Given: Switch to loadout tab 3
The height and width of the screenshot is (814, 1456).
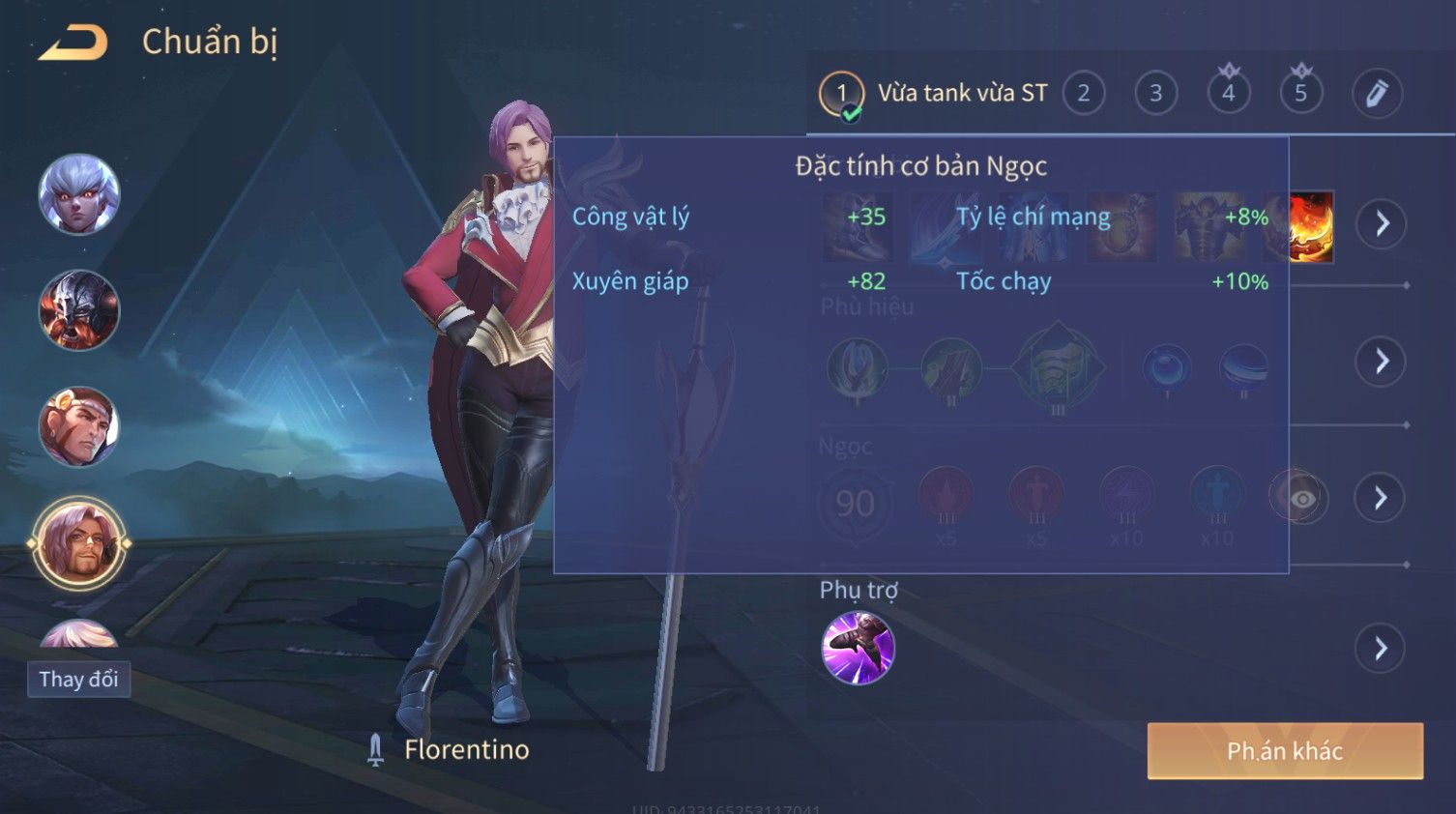Looking at the screenshot, I should pyautogui.click(x=1155, y=94).
